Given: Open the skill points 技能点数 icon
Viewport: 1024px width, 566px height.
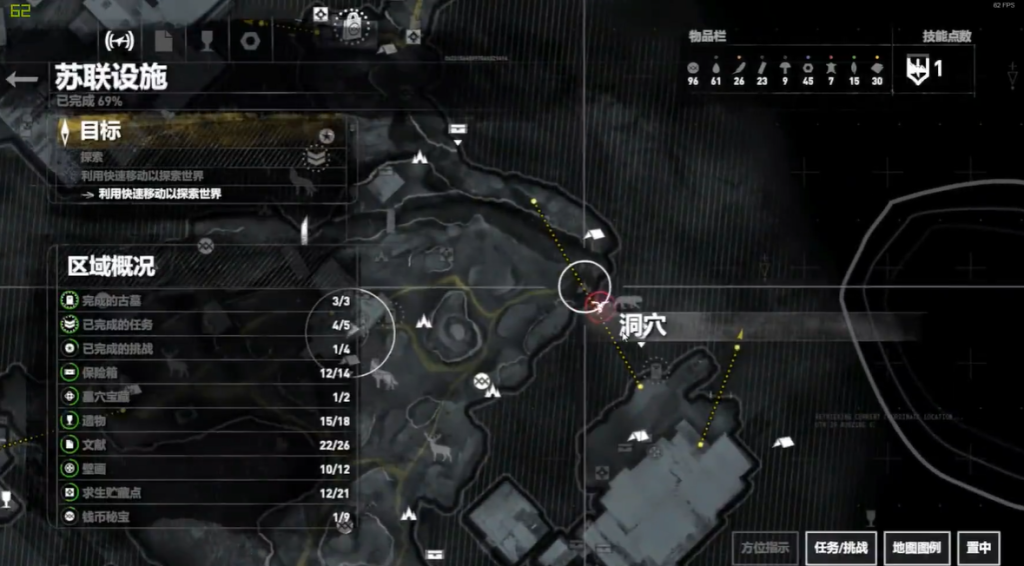Looking at the screenshot, I should click(916, 69).
